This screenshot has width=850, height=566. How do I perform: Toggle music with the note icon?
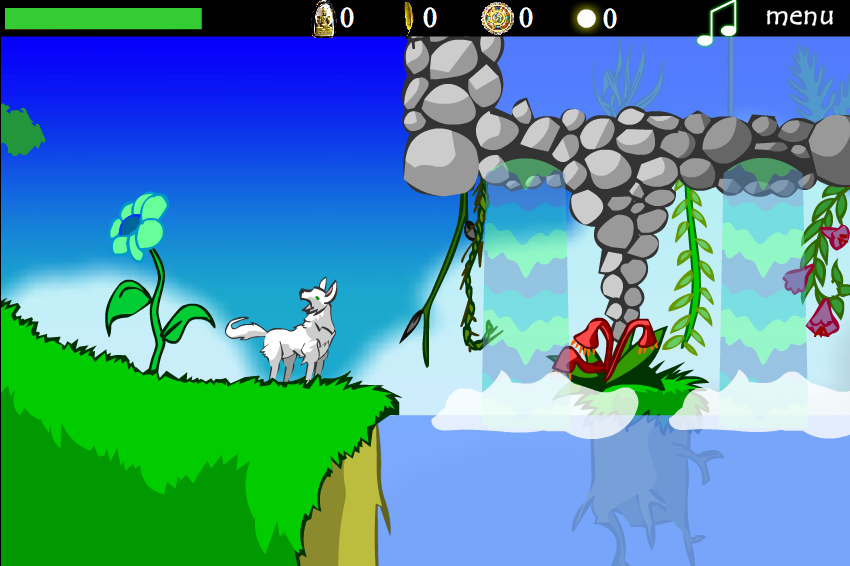pyautogui.click(x=716, y=22)
